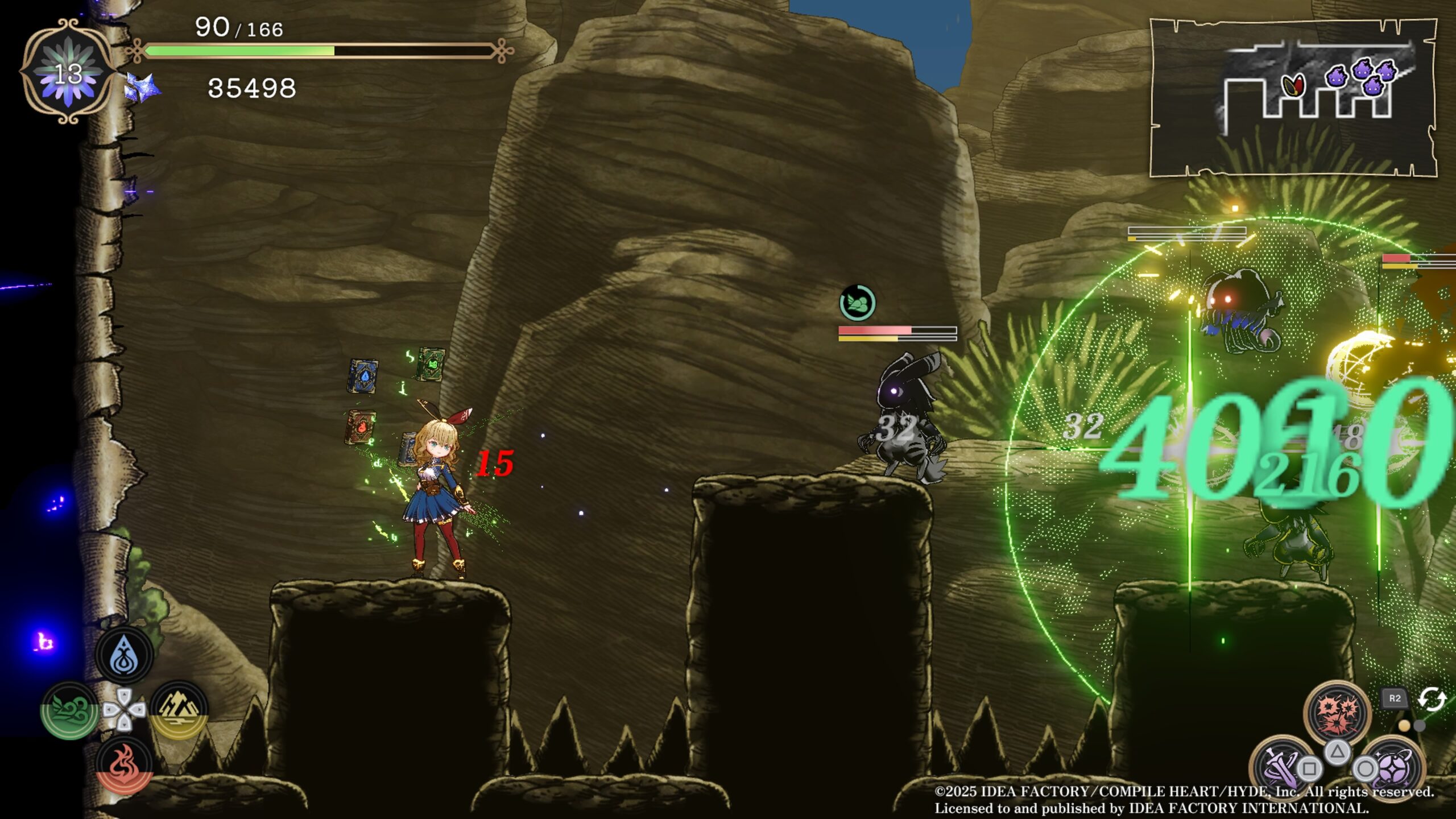Select the yellow mountain earth element
This screenshot has height=819, width=1456.
tap(179, 709)
